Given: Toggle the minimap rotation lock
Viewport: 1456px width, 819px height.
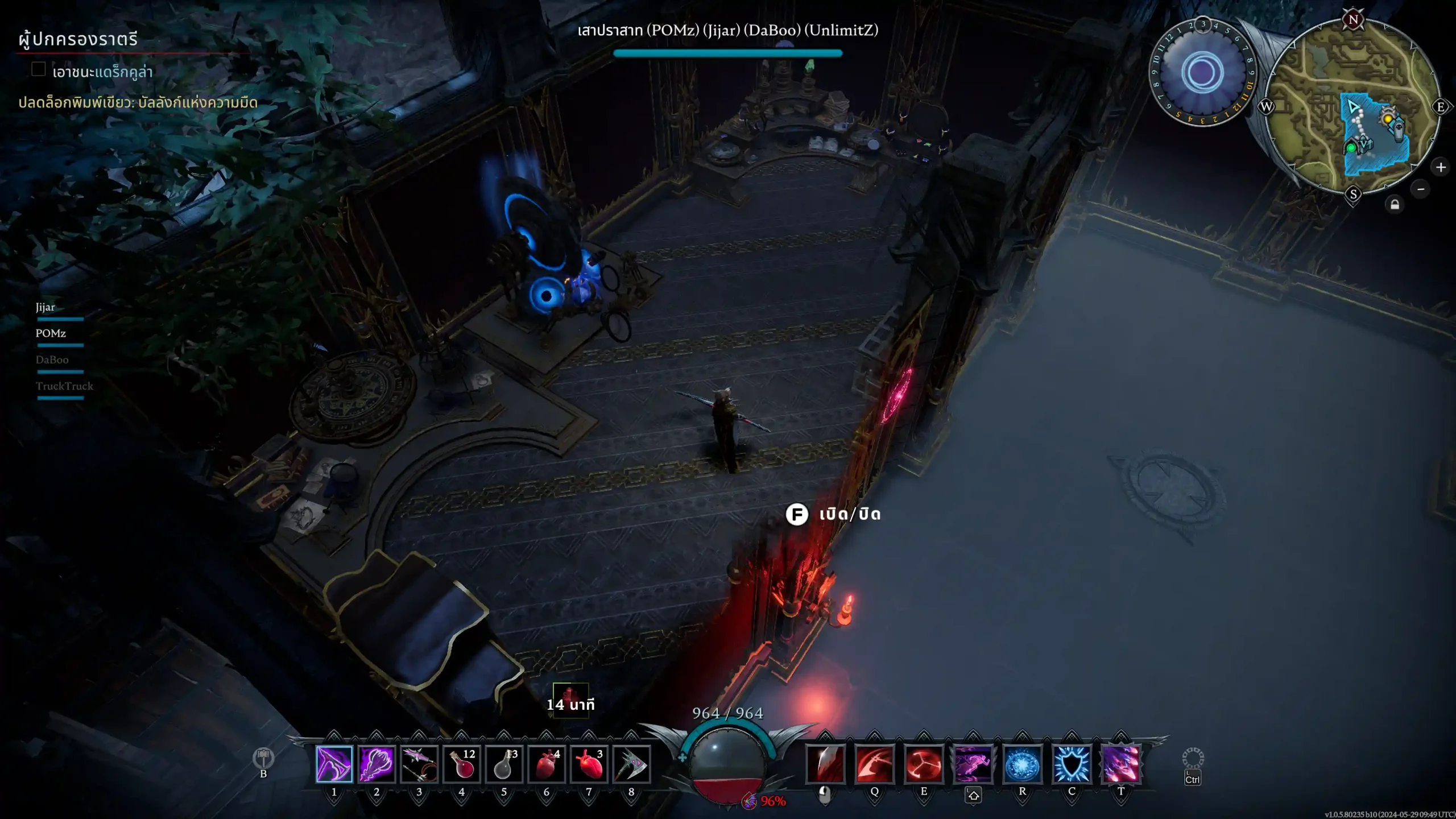Looking at the screenshot, I should click(1395, 205).
